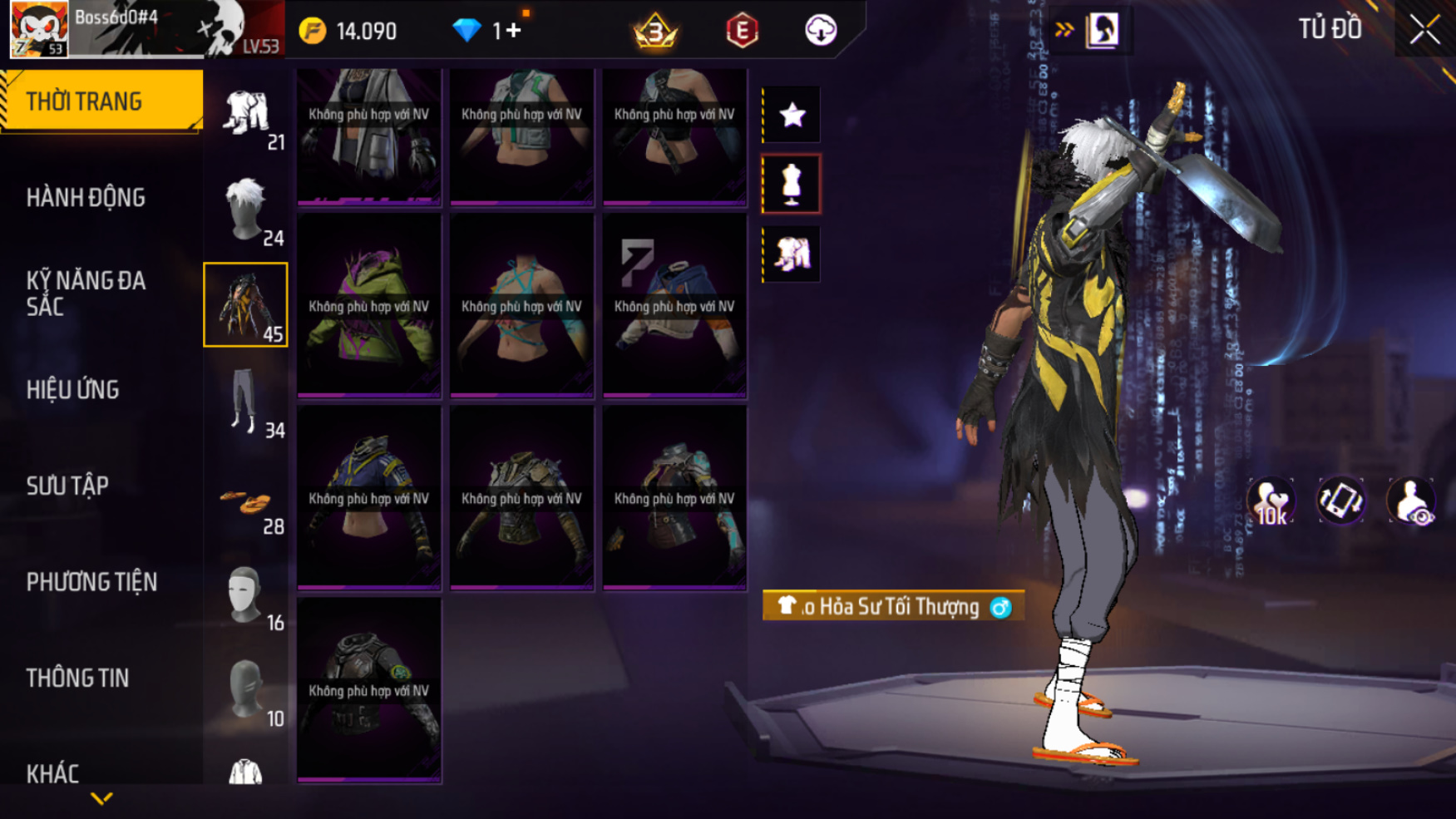The height and width of the screenshot is (819, 1456).
Task: Open the Thời Trang menu section
Action: [x=101, y=101]
